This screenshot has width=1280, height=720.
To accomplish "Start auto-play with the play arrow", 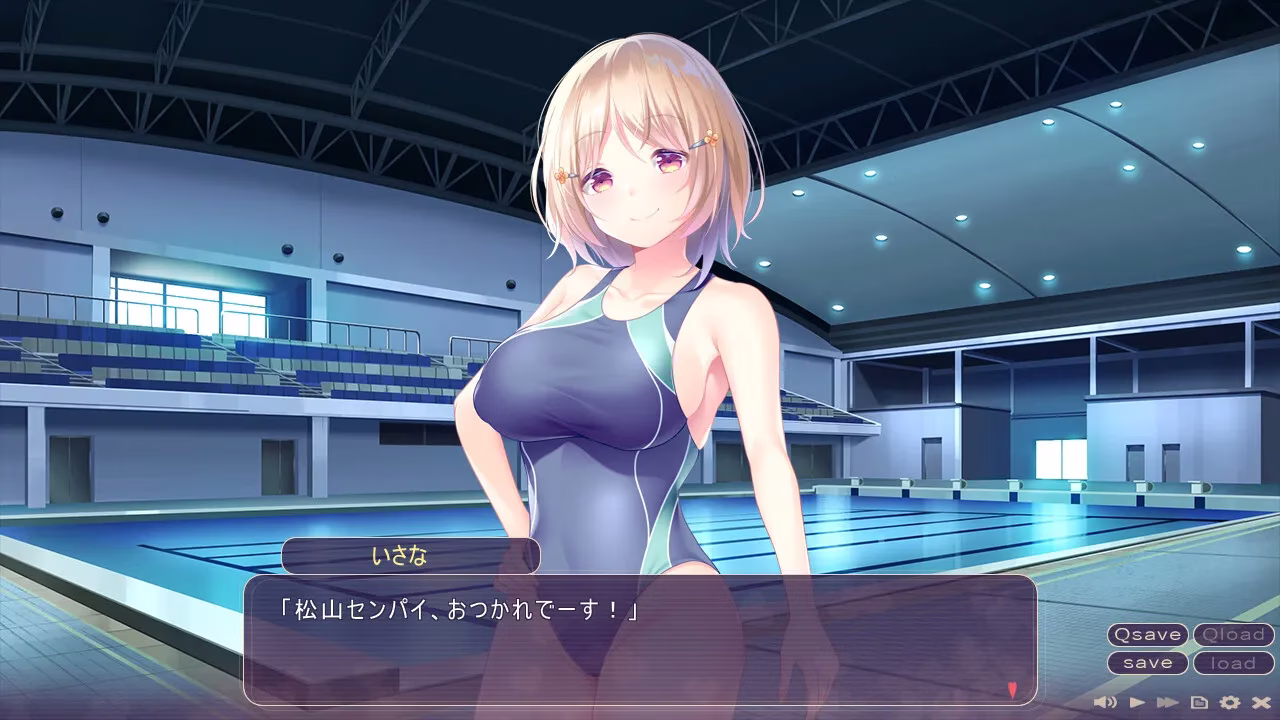I will tap(1137, 702).
